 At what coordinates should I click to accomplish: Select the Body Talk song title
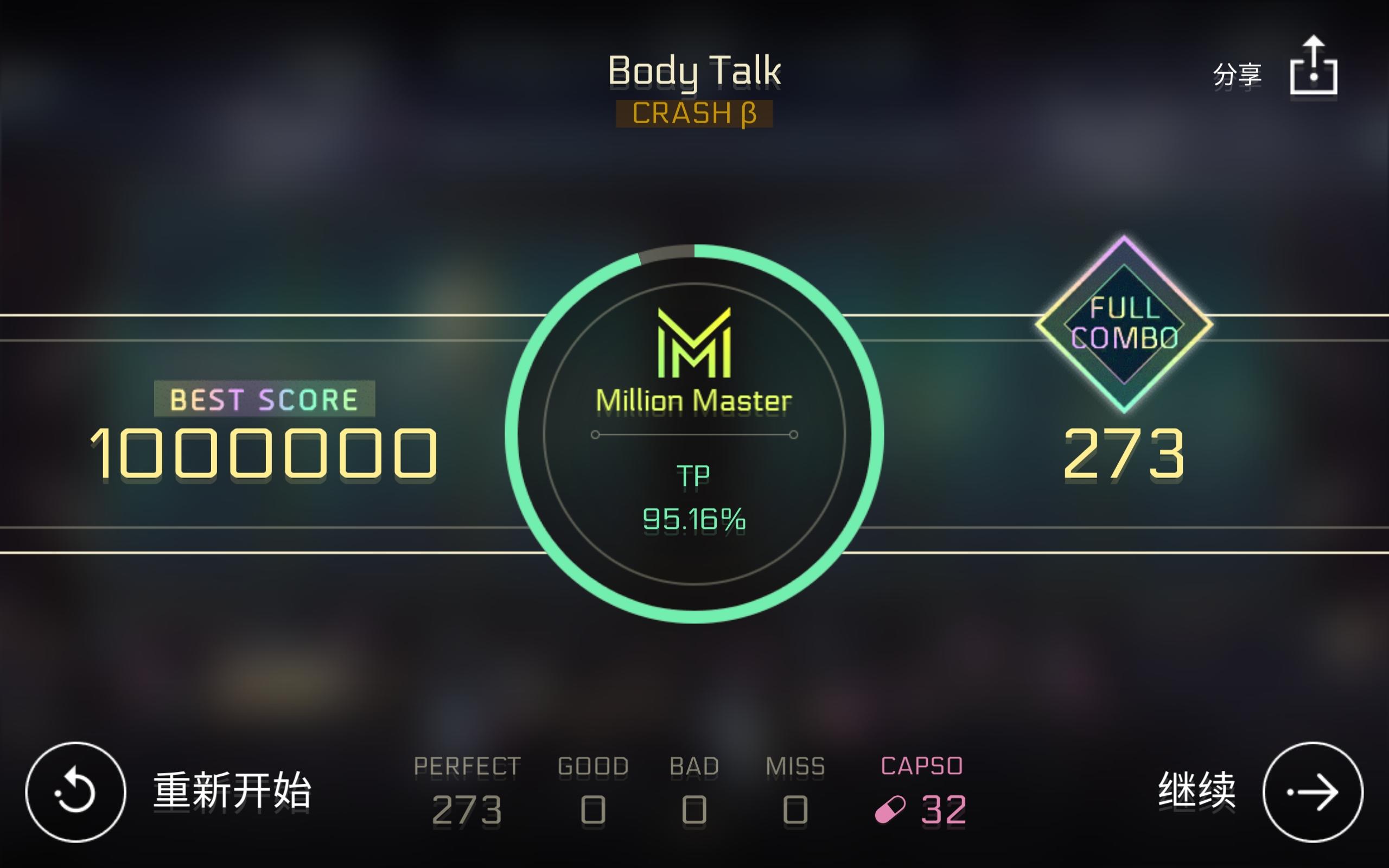pyautogui.click(x=694, y=69)
